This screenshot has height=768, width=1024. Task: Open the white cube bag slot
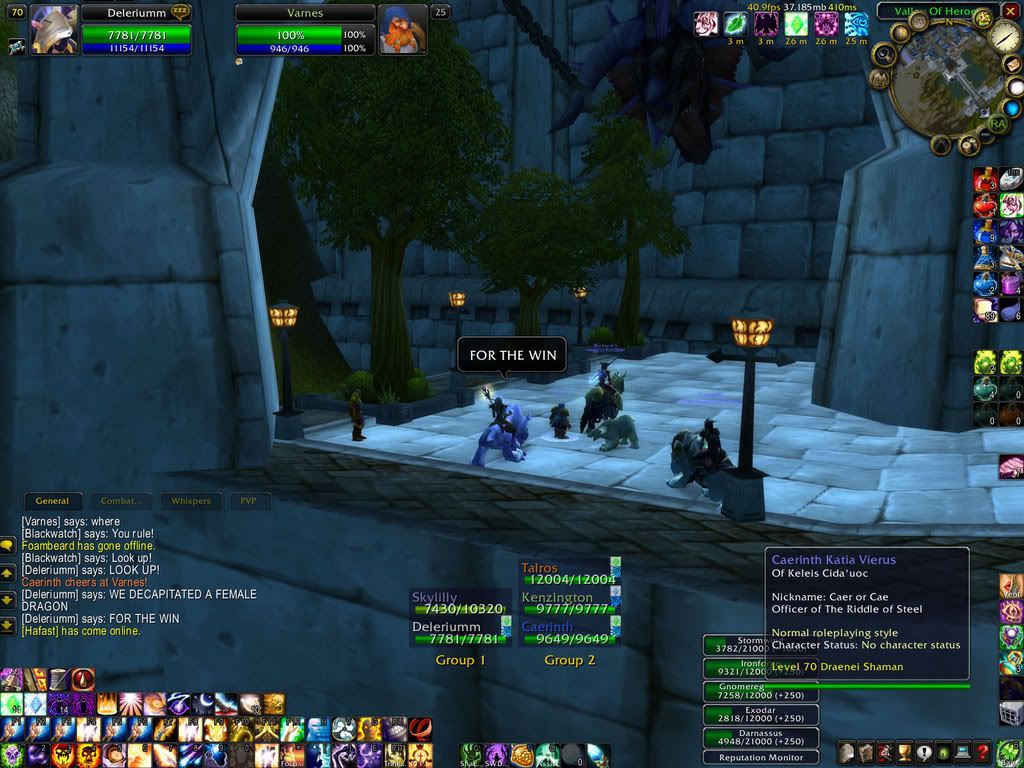tap(1010, 712)
